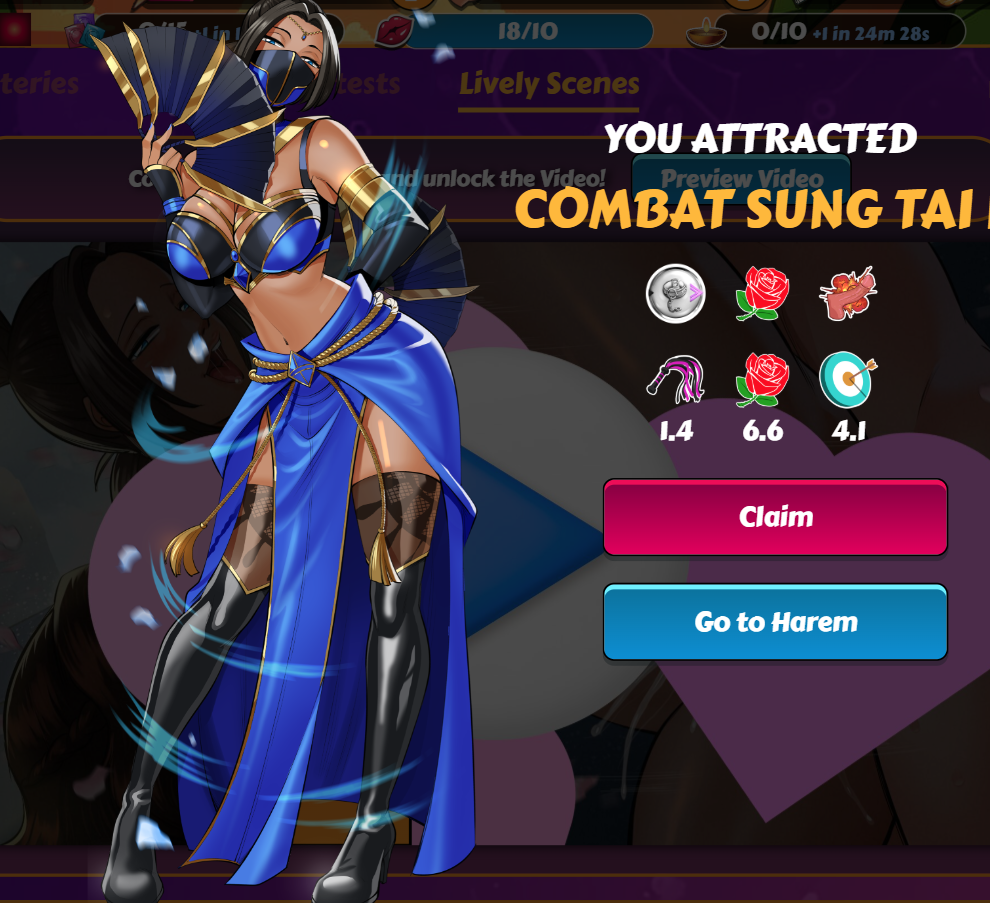Claim the attracted character reward
Viewport: 990px width, 903px height.
coord(775,517)
